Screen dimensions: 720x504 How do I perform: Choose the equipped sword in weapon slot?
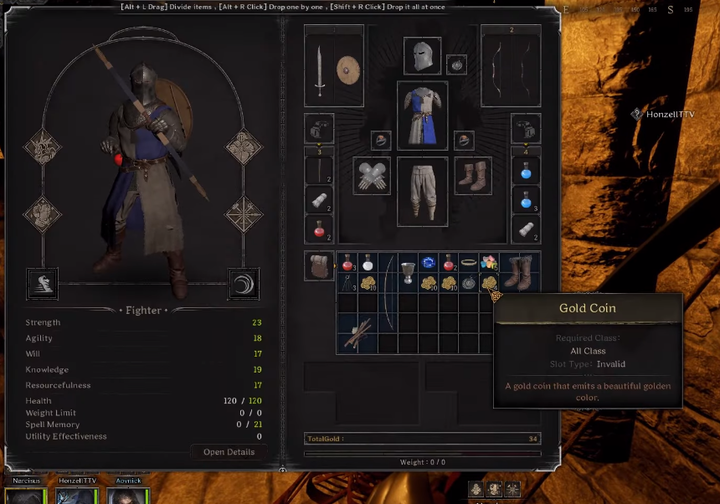click(319, 73)
